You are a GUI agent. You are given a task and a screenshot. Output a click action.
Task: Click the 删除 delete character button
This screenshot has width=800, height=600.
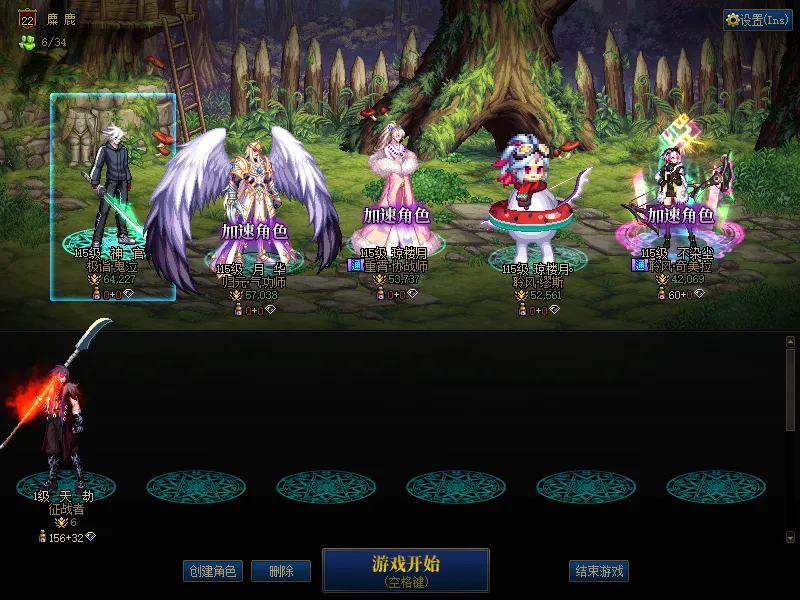pyautogui.click(x=281, y=571)
